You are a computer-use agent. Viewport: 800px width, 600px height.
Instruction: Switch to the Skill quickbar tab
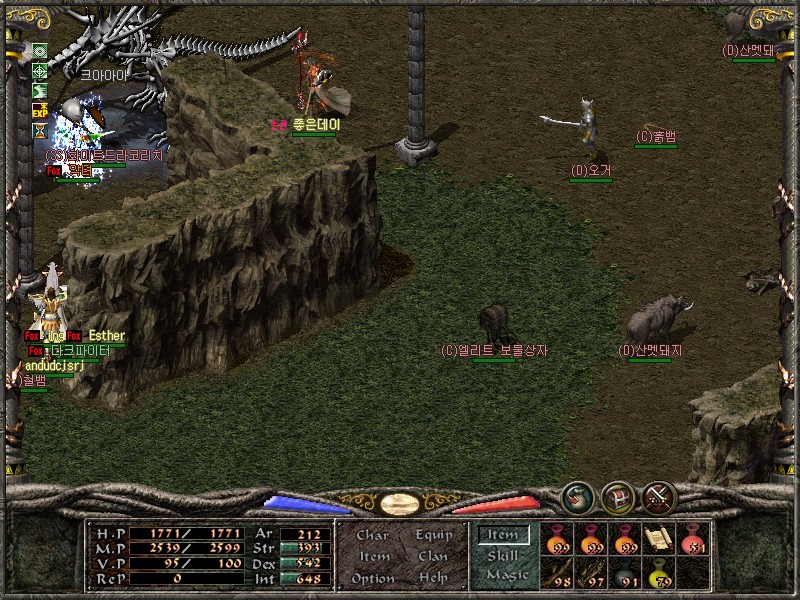click(503, 555)
